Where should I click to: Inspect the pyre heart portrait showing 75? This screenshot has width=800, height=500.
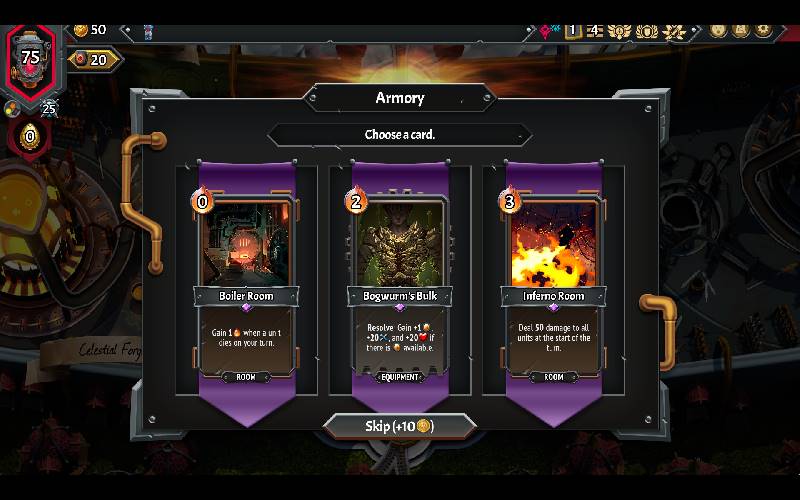(x=31, y=56)
